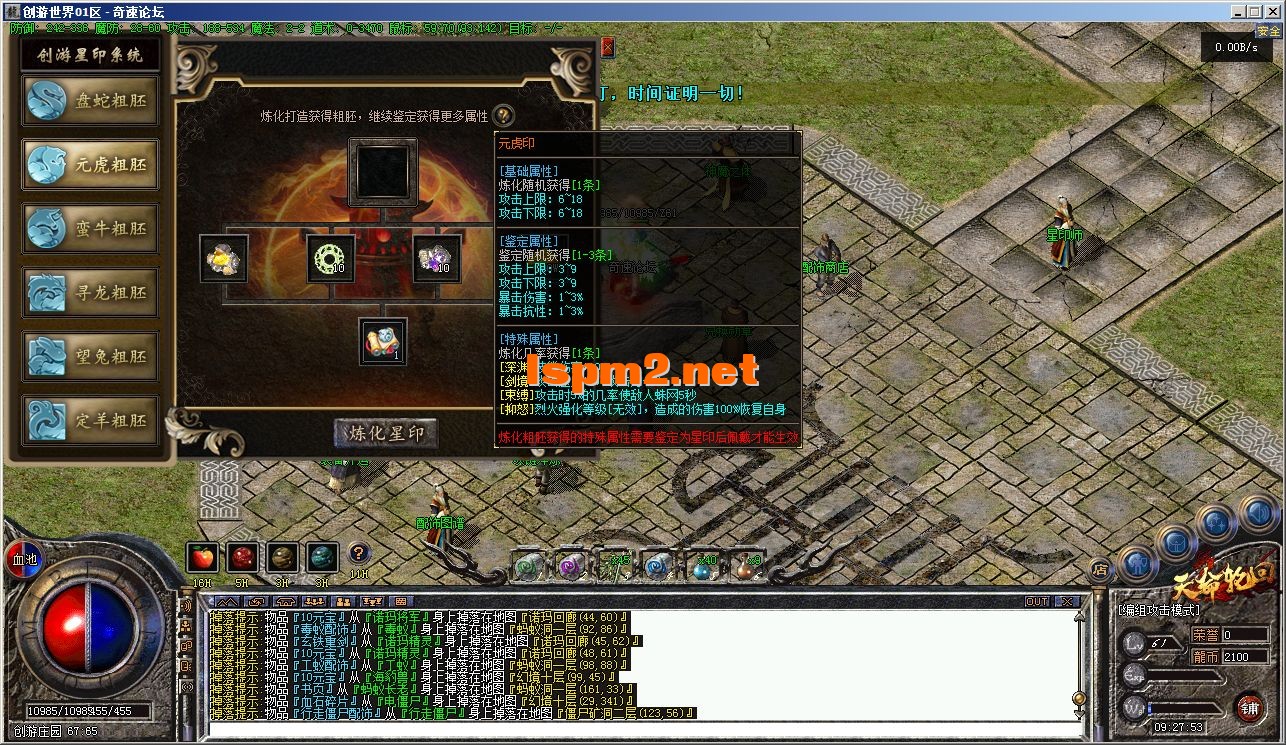The image size is (1286, 745).
Task: Expand the 血池 blood pool panel
Action: (x=25, y=559)
